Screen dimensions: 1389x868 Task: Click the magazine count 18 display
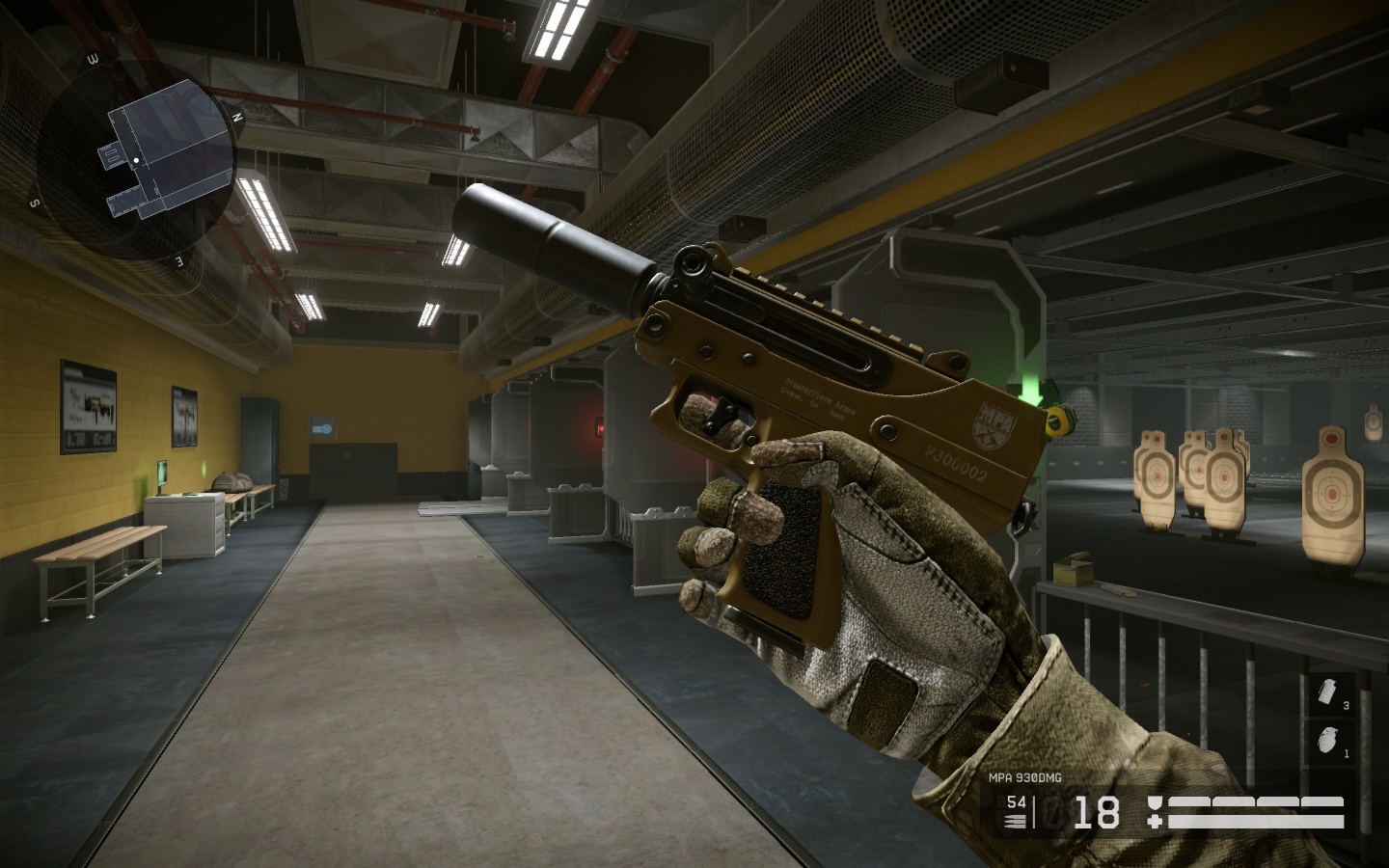point(1098,811)
